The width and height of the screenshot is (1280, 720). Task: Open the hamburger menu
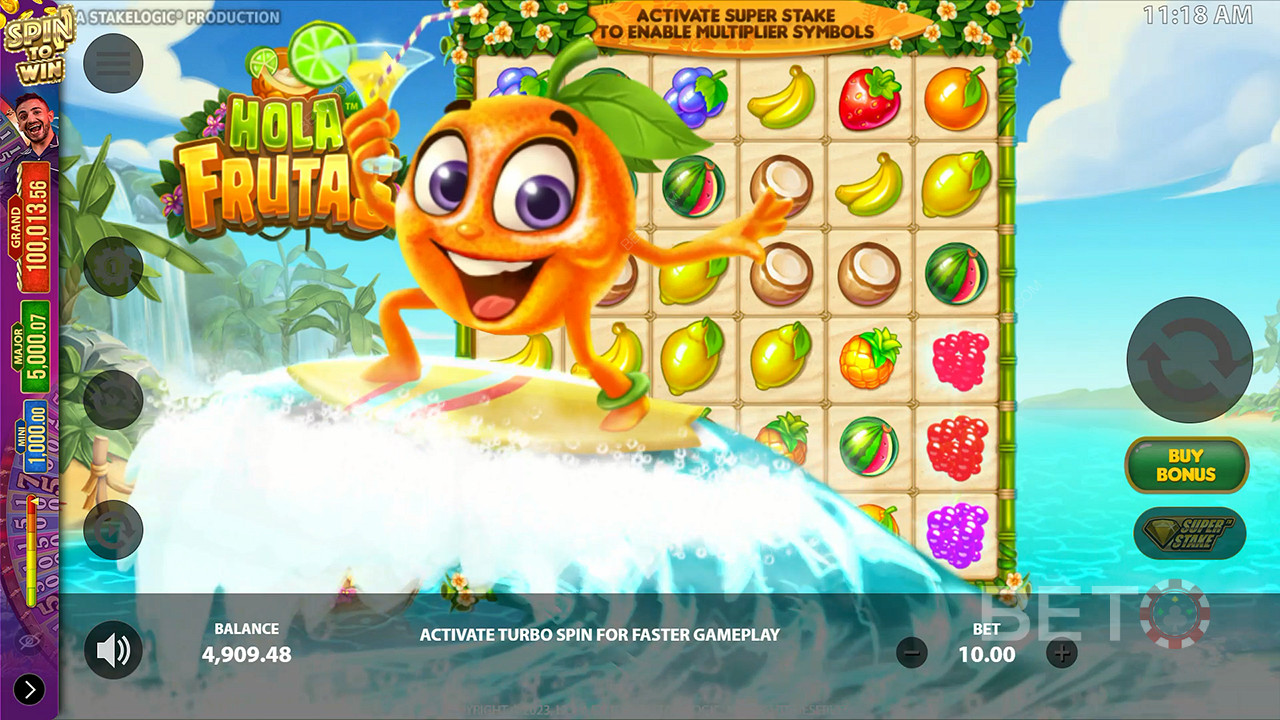point(113,63)
